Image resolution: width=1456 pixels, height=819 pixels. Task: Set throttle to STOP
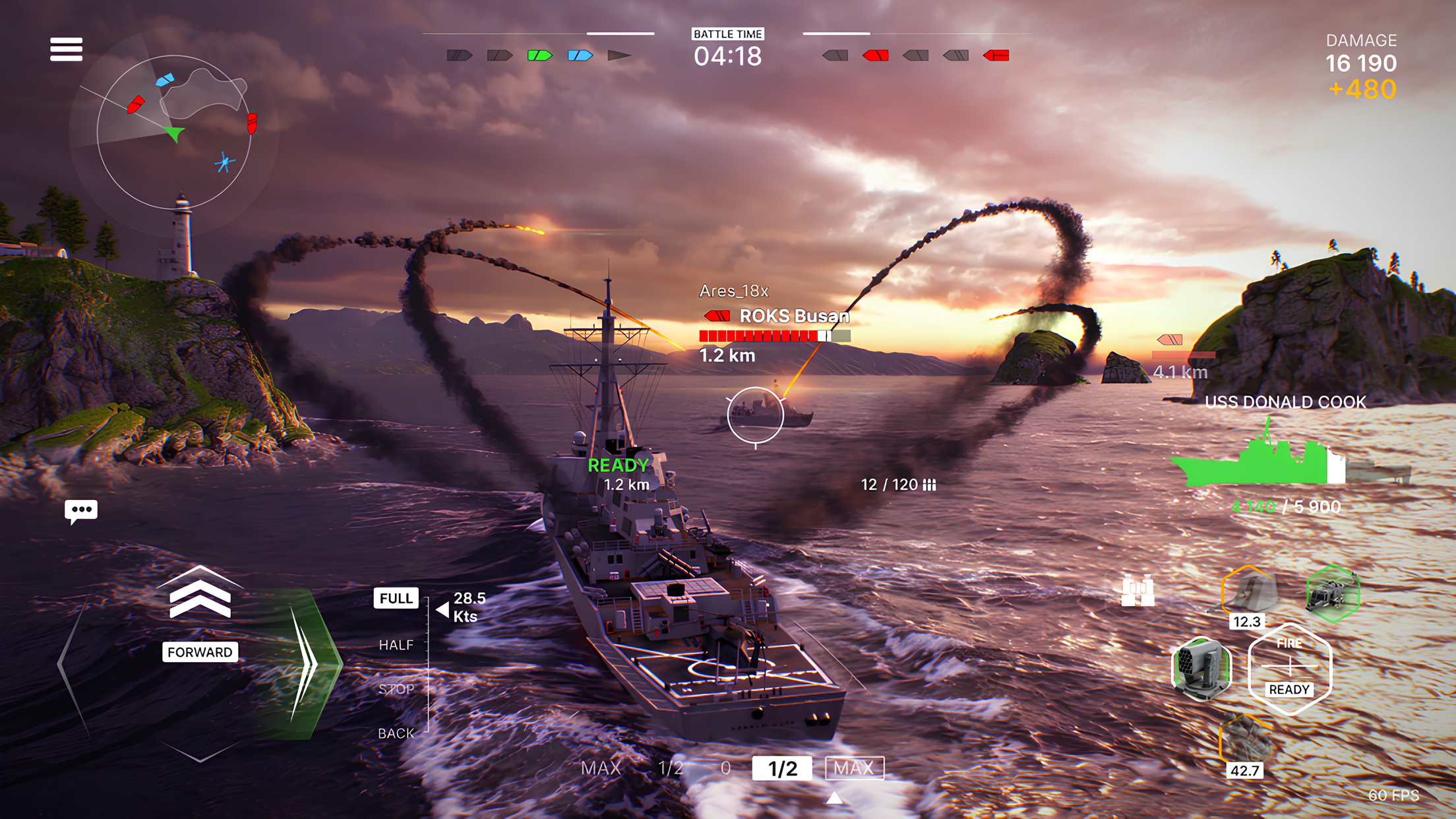click(396, 689)
